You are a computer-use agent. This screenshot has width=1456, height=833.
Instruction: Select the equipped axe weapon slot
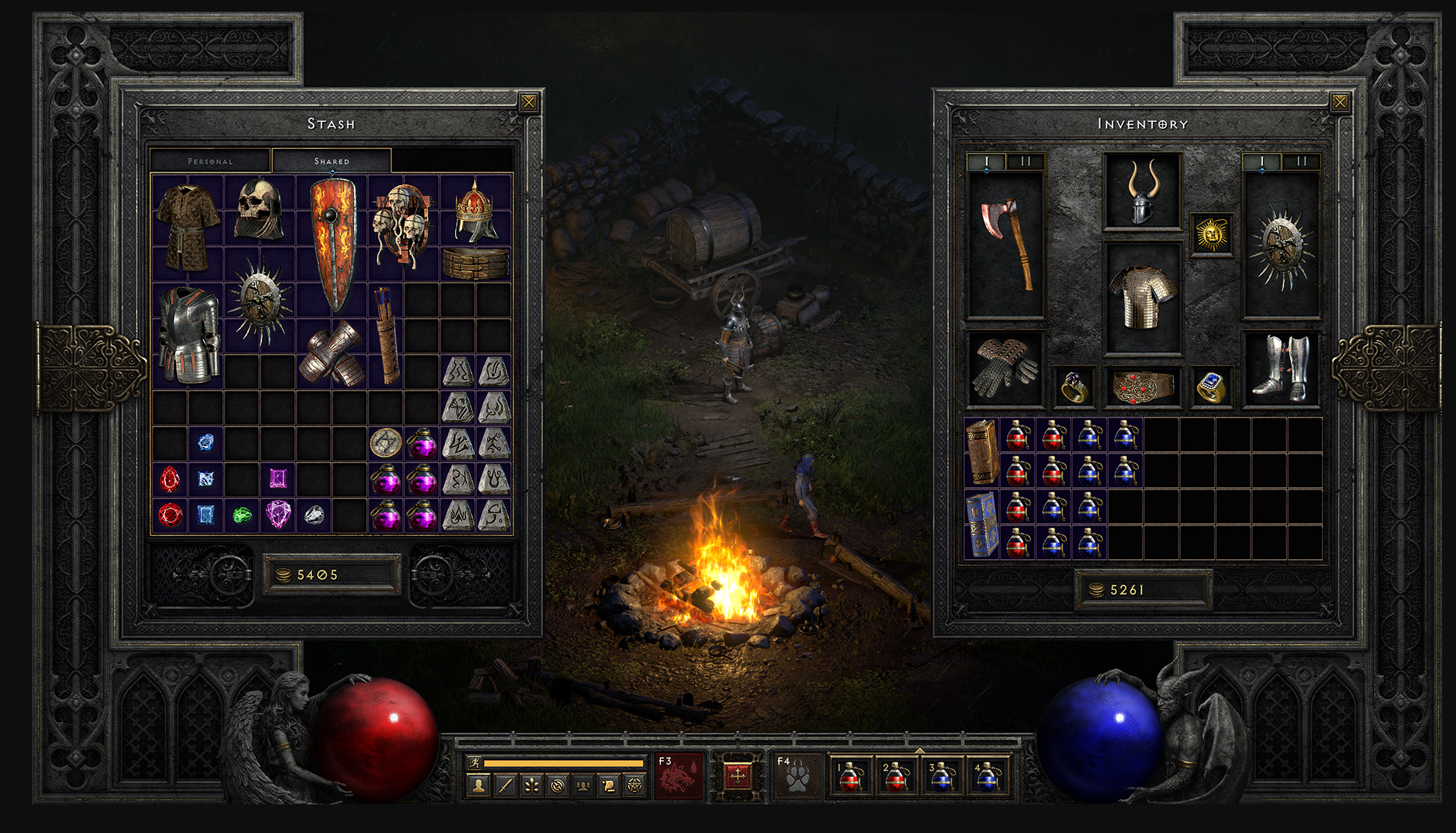click(x=1006, y=244)
